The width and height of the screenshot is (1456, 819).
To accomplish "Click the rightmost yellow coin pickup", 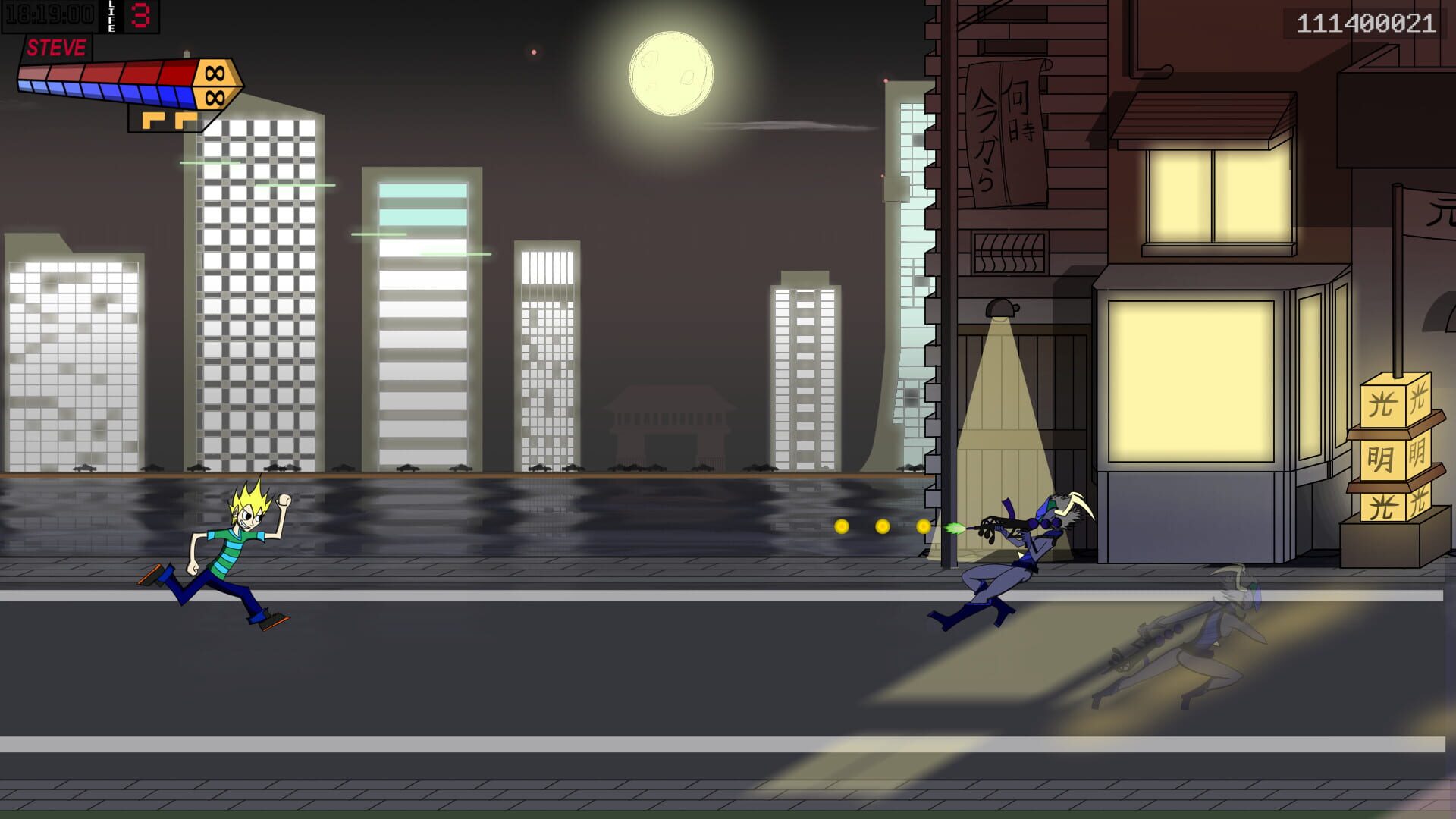I will click(924, 526).
